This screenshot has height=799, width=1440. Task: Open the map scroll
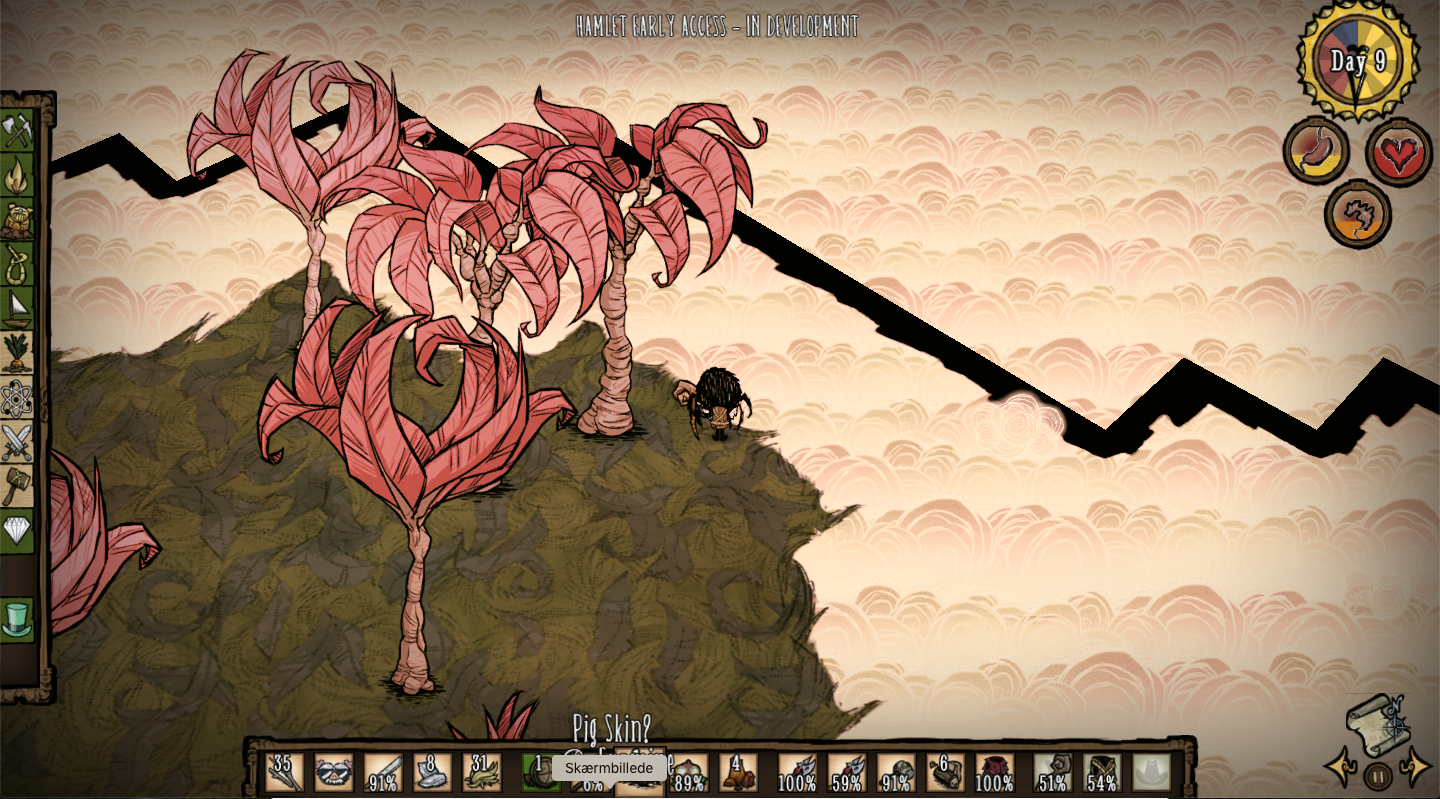[x=1379, y=723]
